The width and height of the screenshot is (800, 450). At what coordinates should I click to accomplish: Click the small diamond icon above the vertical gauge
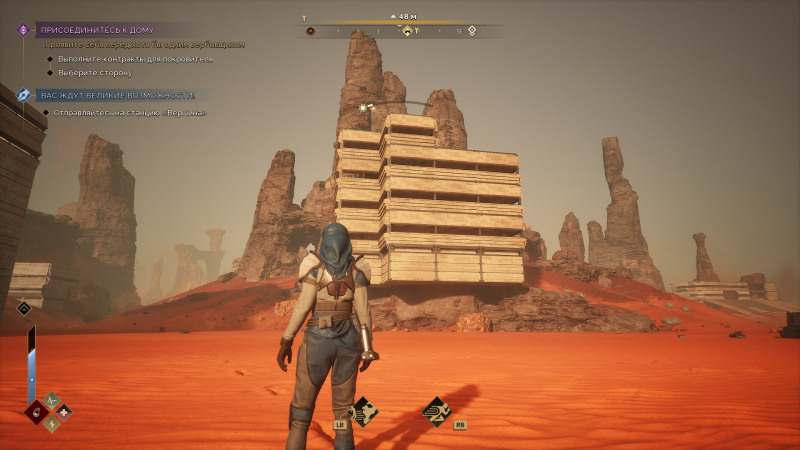coord(24,308)
